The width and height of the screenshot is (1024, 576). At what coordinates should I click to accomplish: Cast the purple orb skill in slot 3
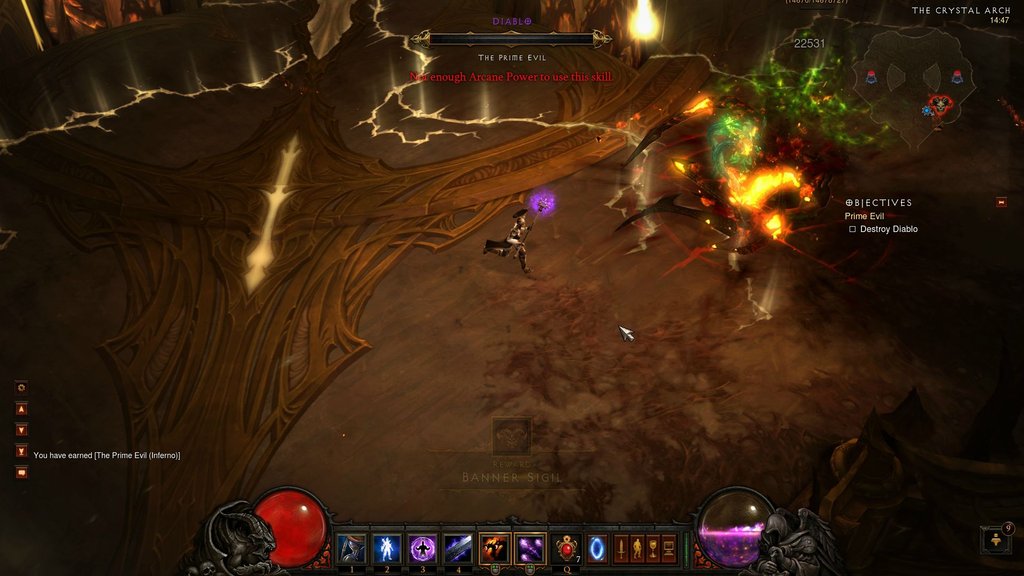pyautogui.click(x=422, y=548)
